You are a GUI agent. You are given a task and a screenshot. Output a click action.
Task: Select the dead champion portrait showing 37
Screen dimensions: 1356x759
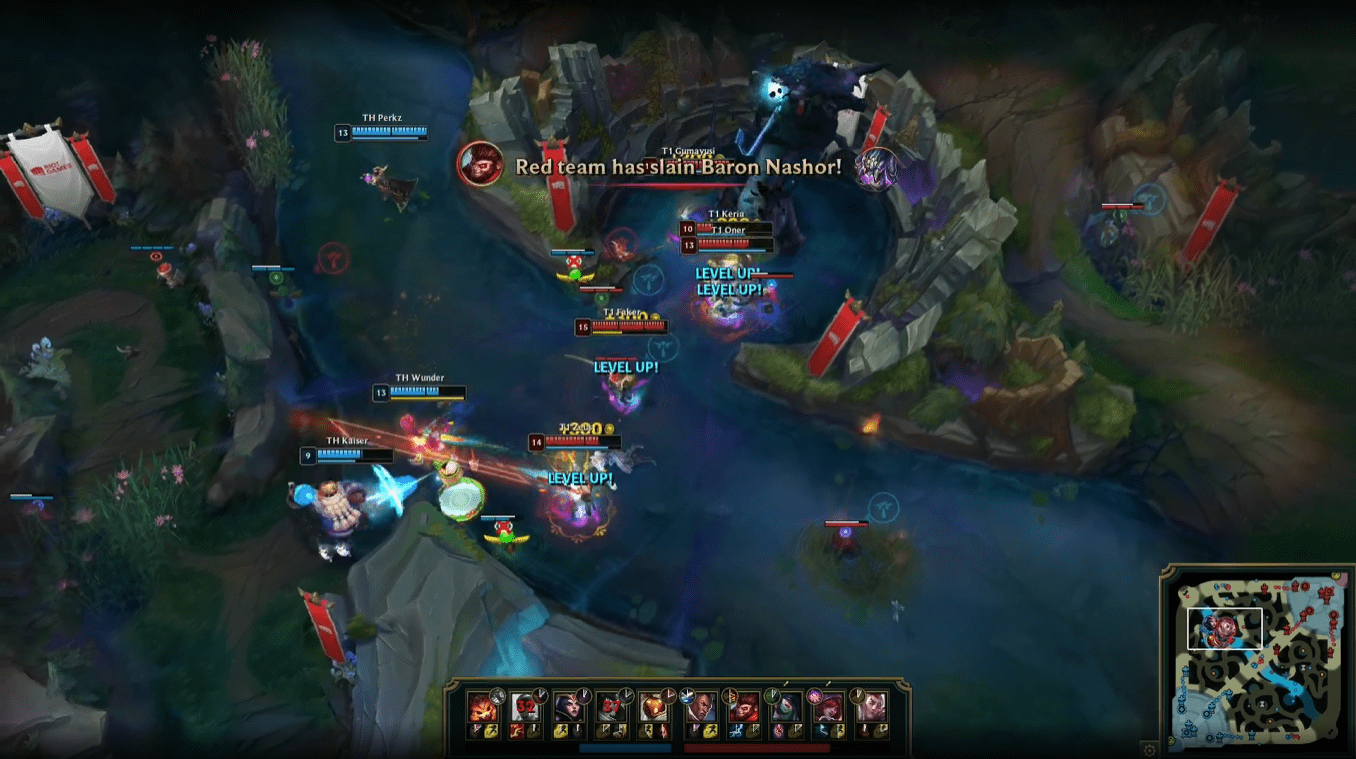(611, 707)
